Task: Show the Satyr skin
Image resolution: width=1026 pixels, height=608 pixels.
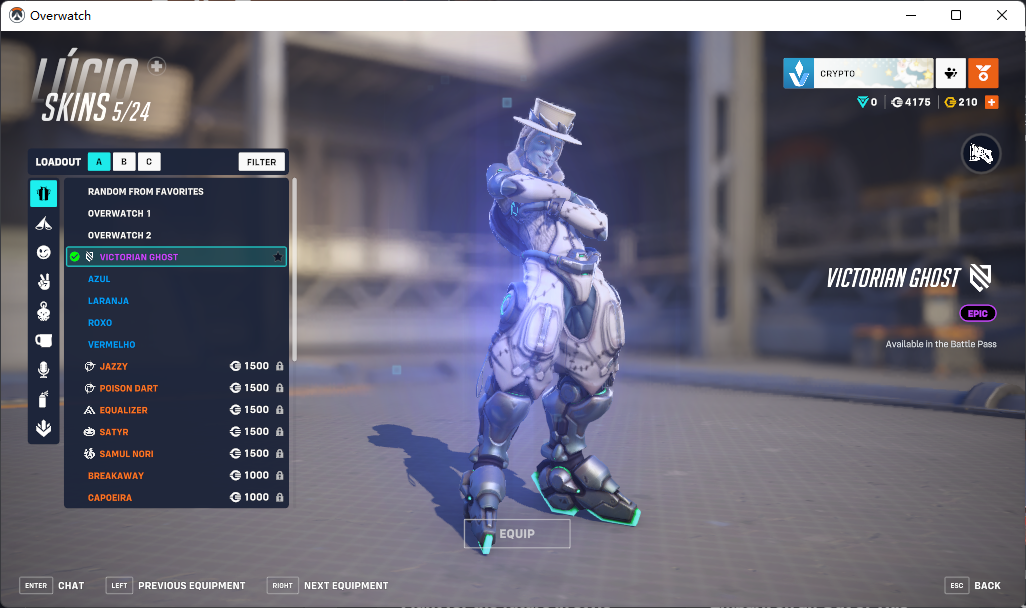Action: (113, 432)
